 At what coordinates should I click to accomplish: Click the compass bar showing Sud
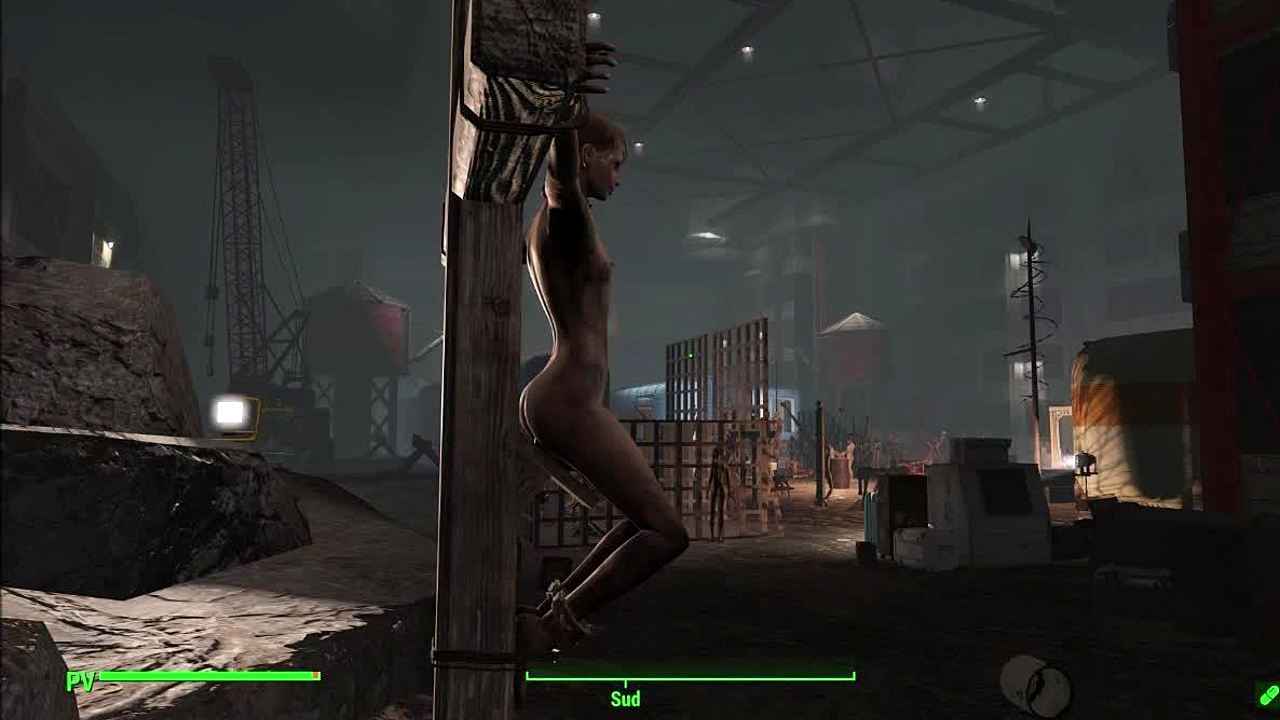690,677
